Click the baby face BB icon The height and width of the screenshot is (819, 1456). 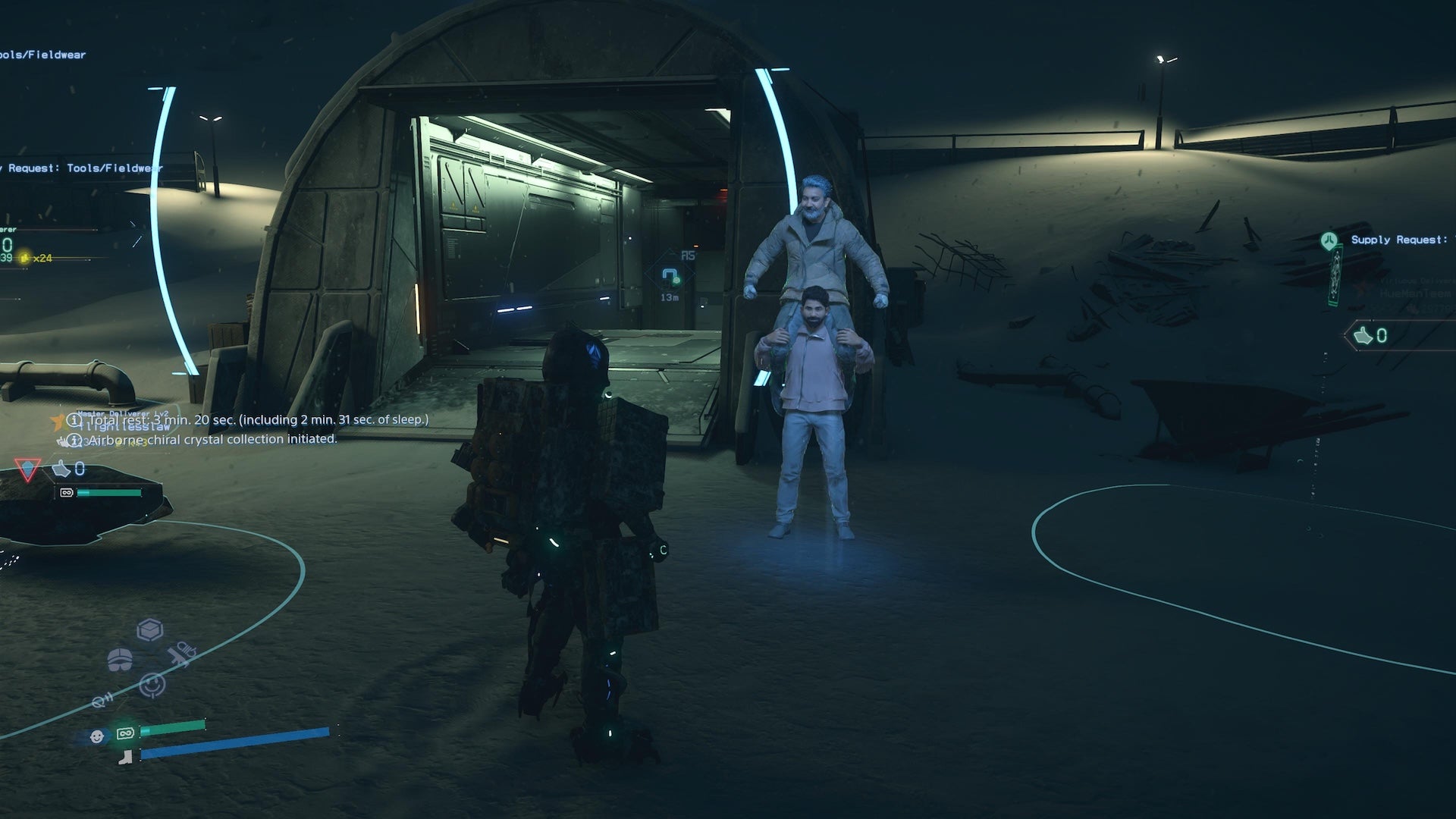(x=97, y=736)
